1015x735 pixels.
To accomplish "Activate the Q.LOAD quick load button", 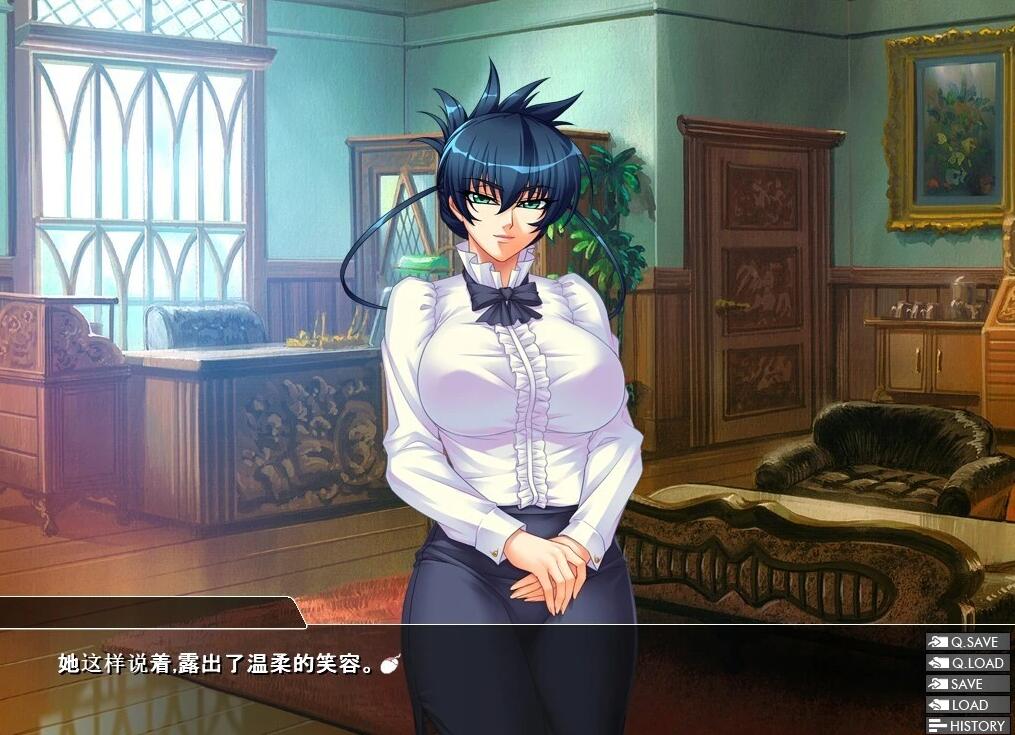I will [967, 663].
